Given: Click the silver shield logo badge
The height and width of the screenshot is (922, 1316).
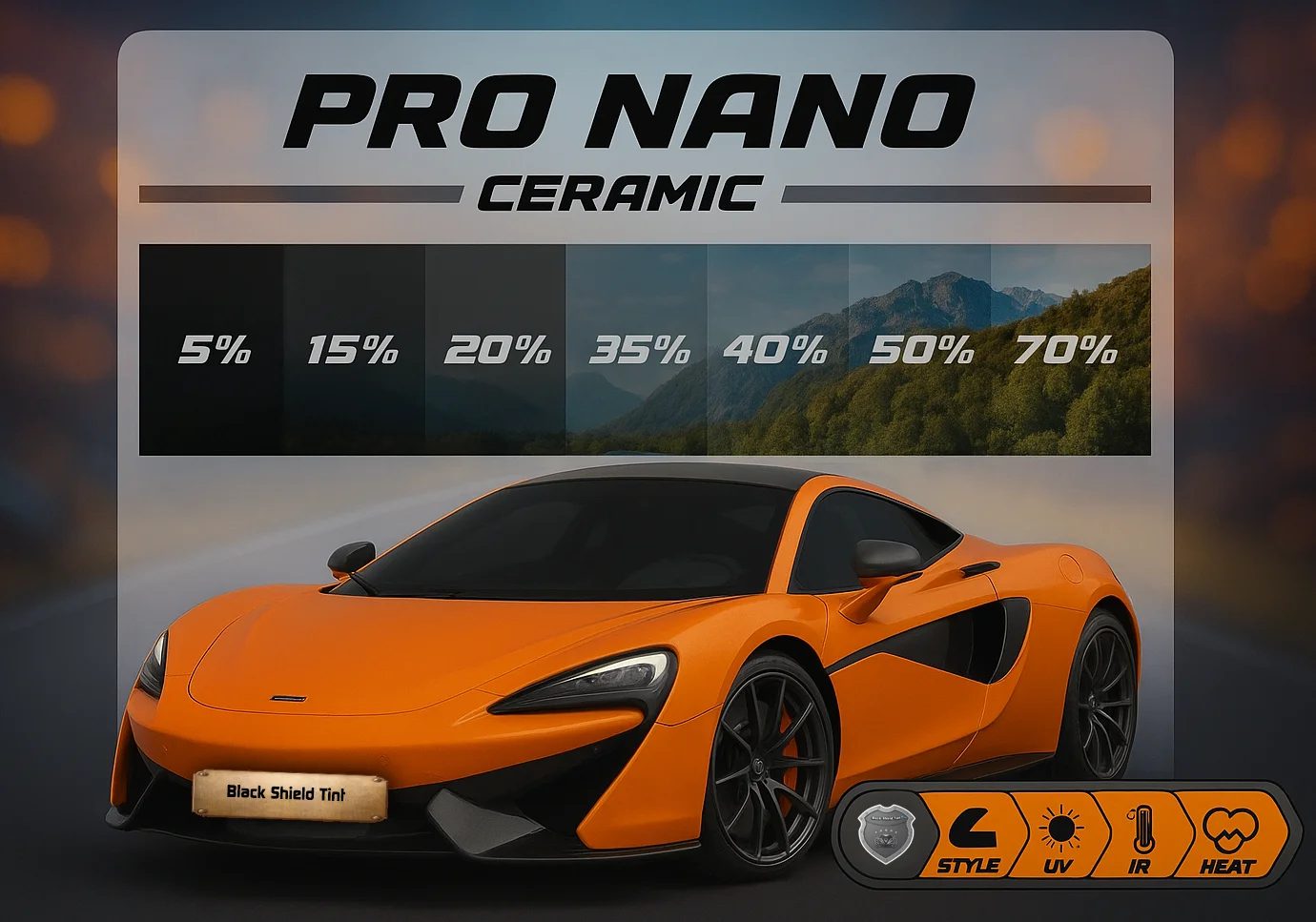Looking at the screenshot, I should coord(879,834).
